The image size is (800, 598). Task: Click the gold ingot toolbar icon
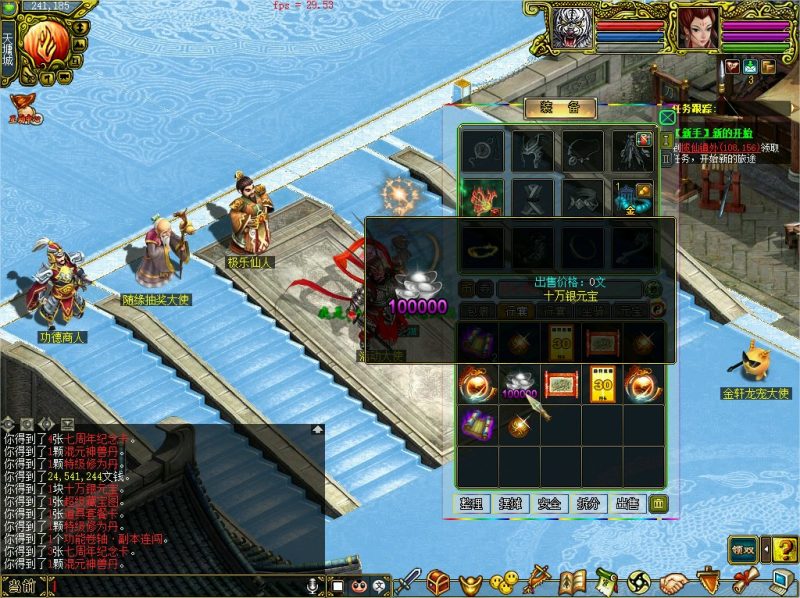pos(470,582)
